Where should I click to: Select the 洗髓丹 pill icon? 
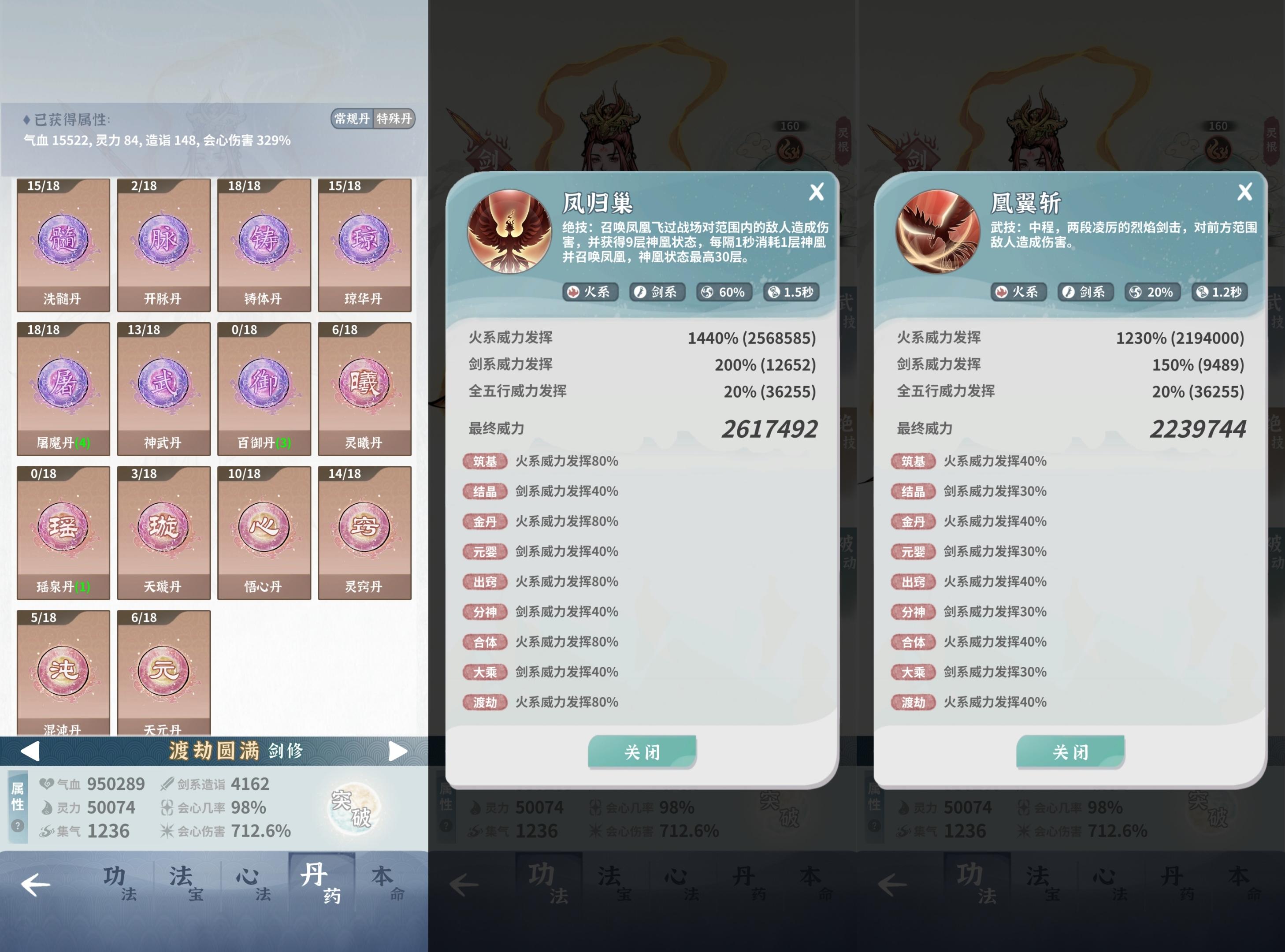pyautogui.click(x=63, y=242)
